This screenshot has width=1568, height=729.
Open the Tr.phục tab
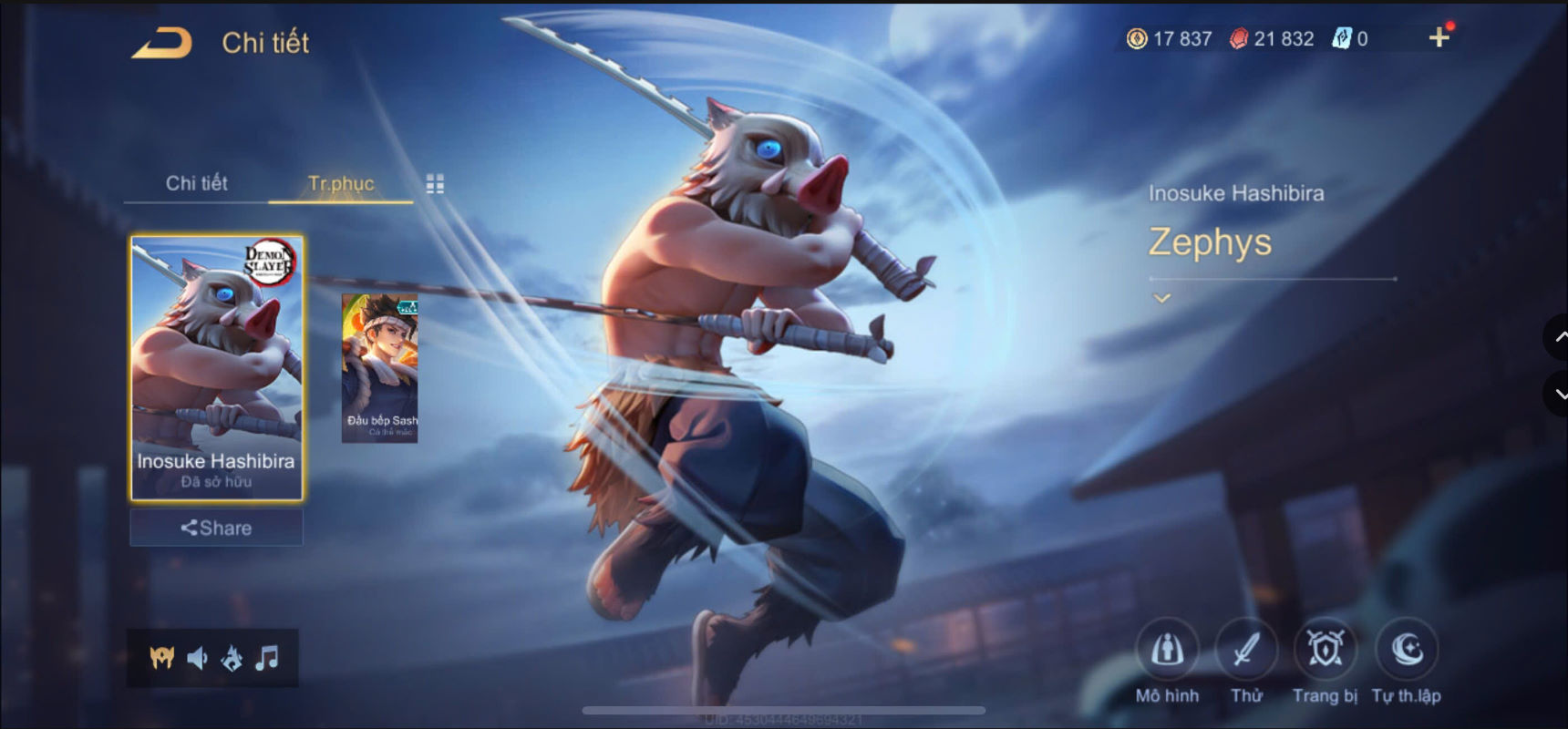(x=339, y=182)
